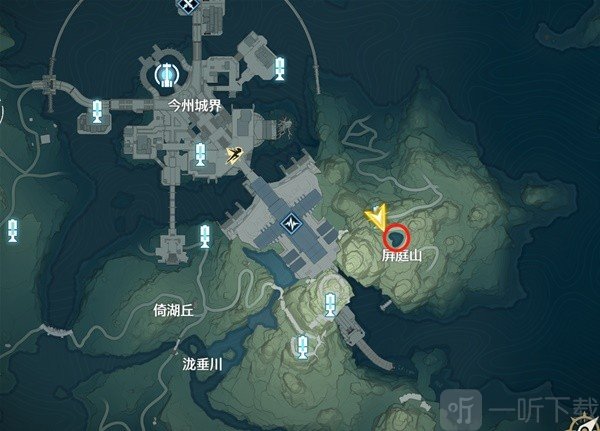Open the crossed-swords marker at the map's top
This screenshot has height=431, width=600.
point(185,5)
